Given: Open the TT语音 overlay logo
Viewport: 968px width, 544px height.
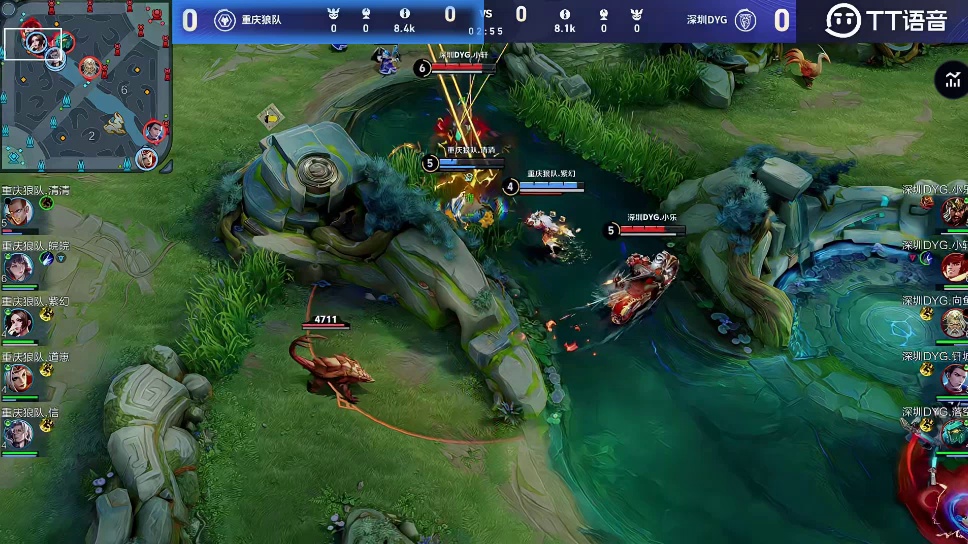Looking at the screenshot, I should [884, 20].
